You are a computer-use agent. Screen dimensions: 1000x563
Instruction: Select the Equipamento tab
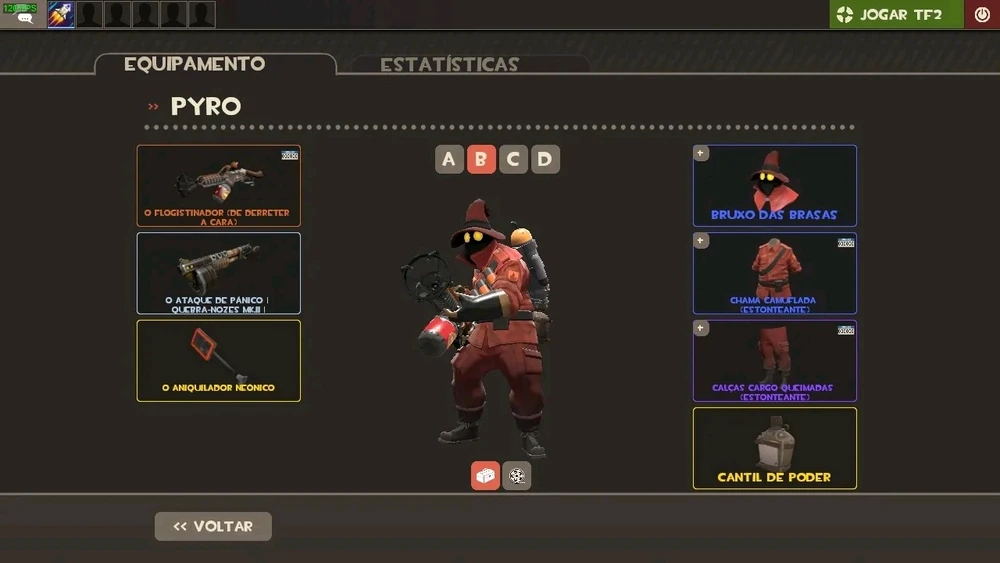[x=195, y=64]
